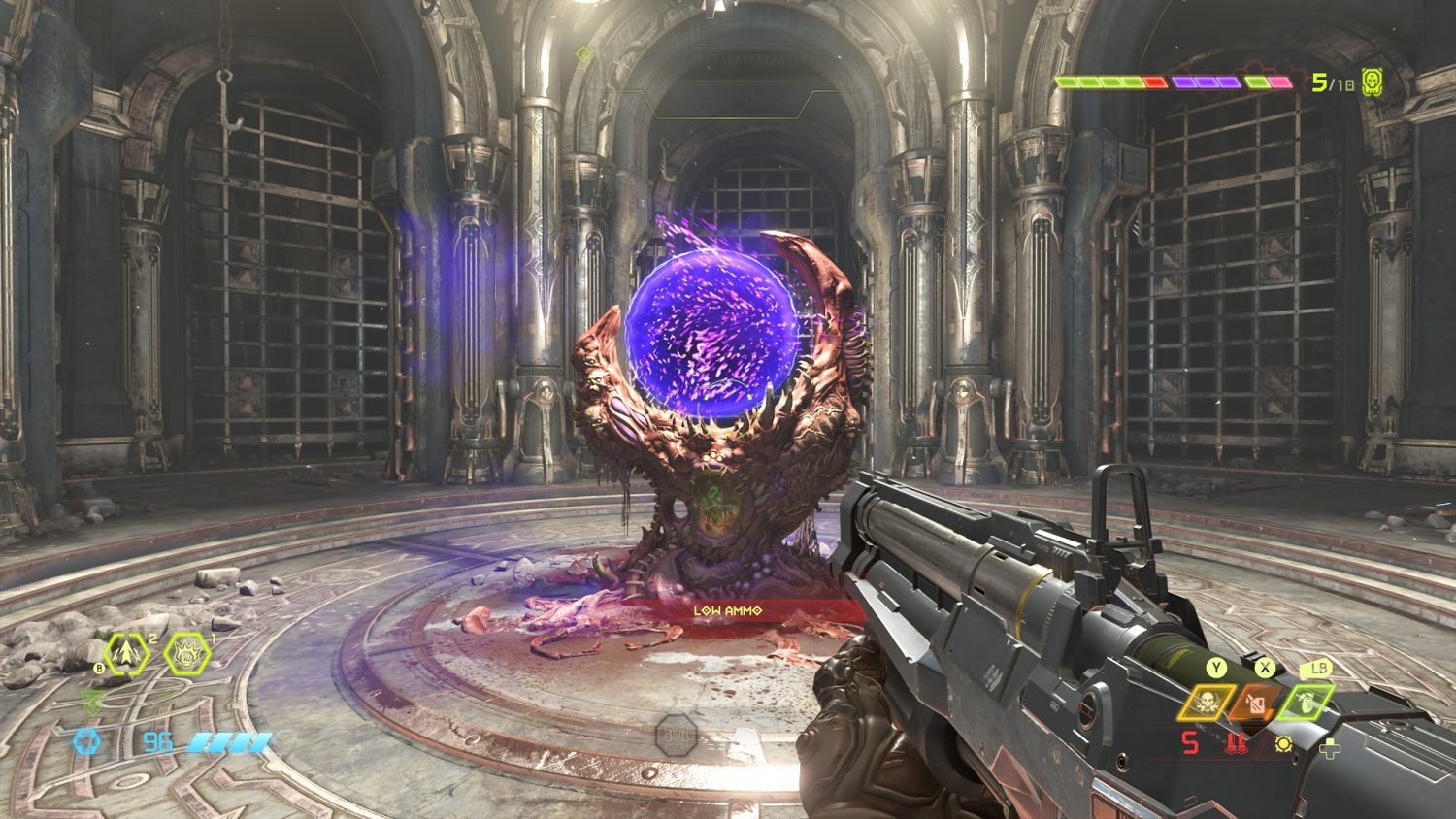Image resolution: width=1456 pixels, height=819 pixels.
Task: Activate the dash ability icon
Action: 128,655
